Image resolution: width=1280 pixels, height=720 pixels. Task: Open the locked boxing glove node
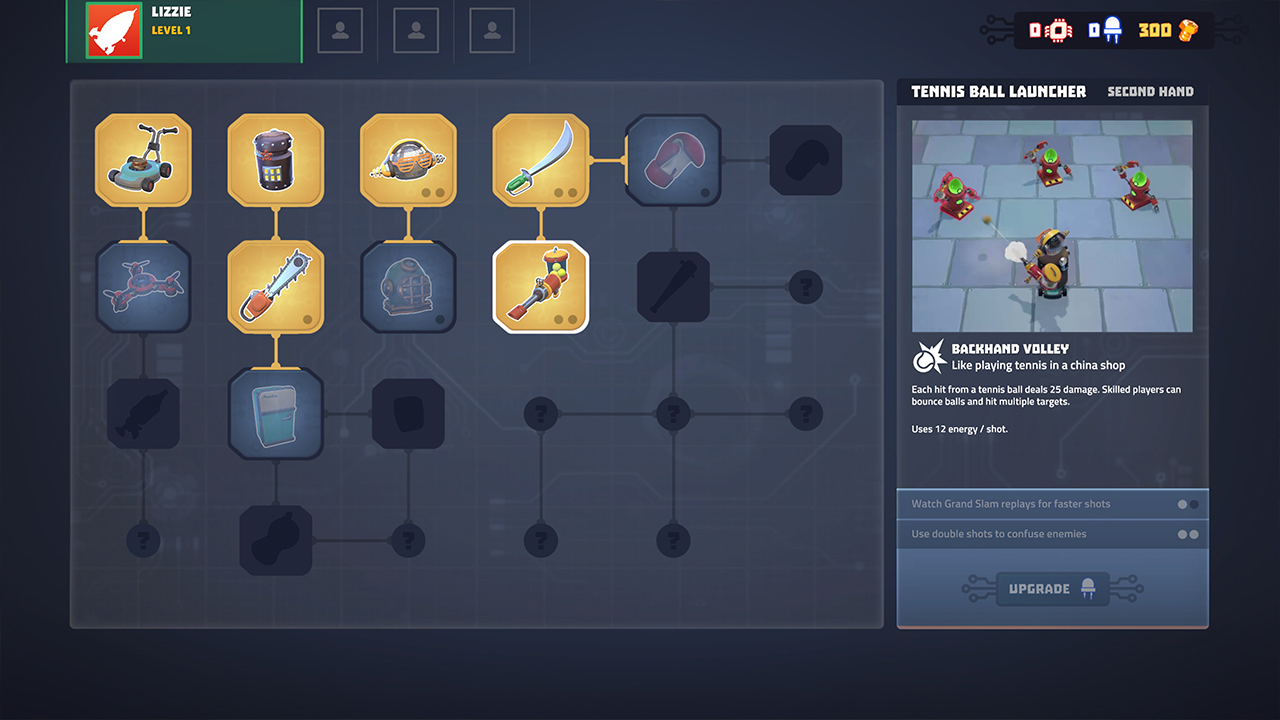(673, 159)
